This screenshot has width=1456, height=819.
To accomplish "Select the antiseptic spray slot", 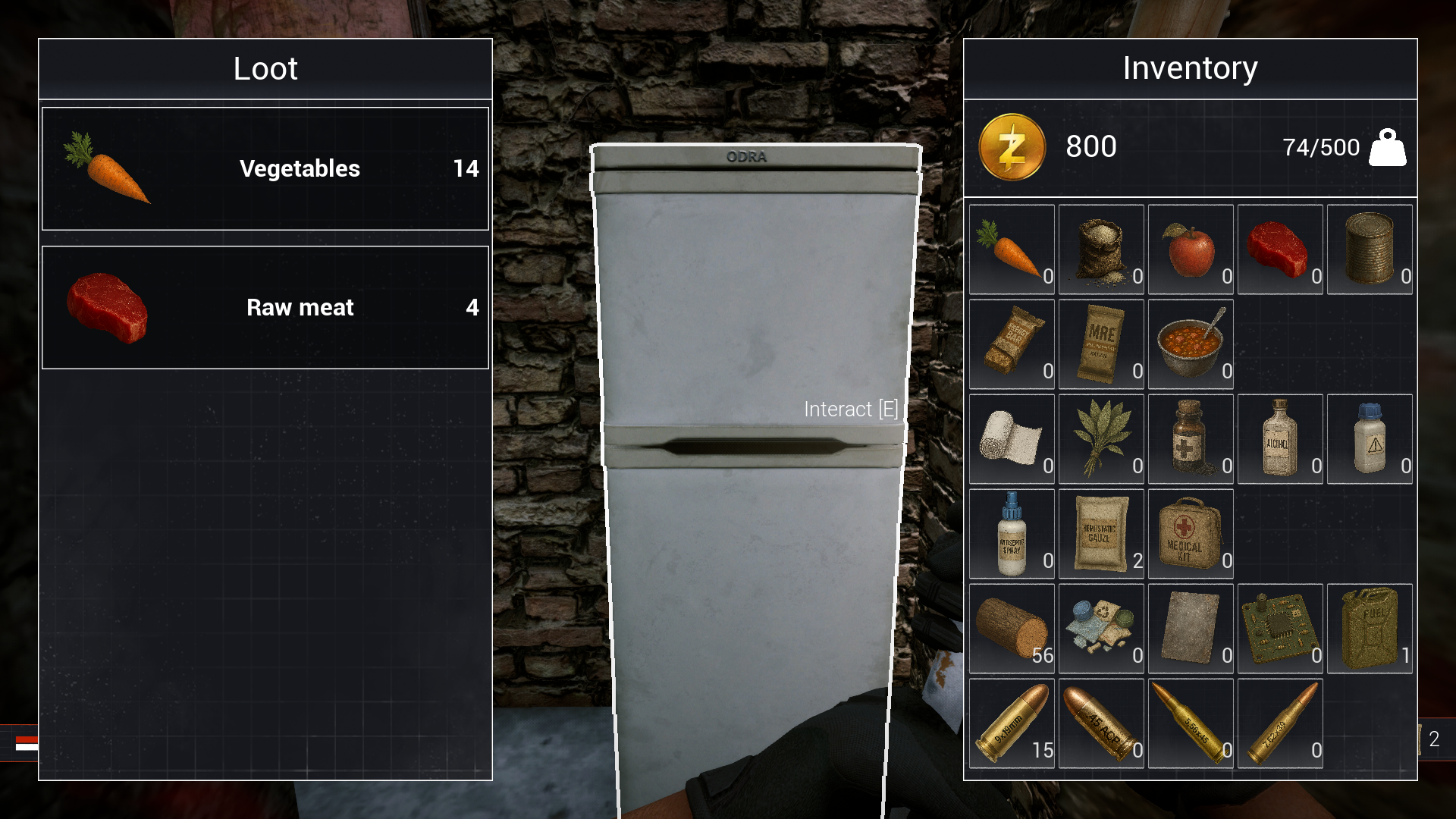I will pos(1012,534).
